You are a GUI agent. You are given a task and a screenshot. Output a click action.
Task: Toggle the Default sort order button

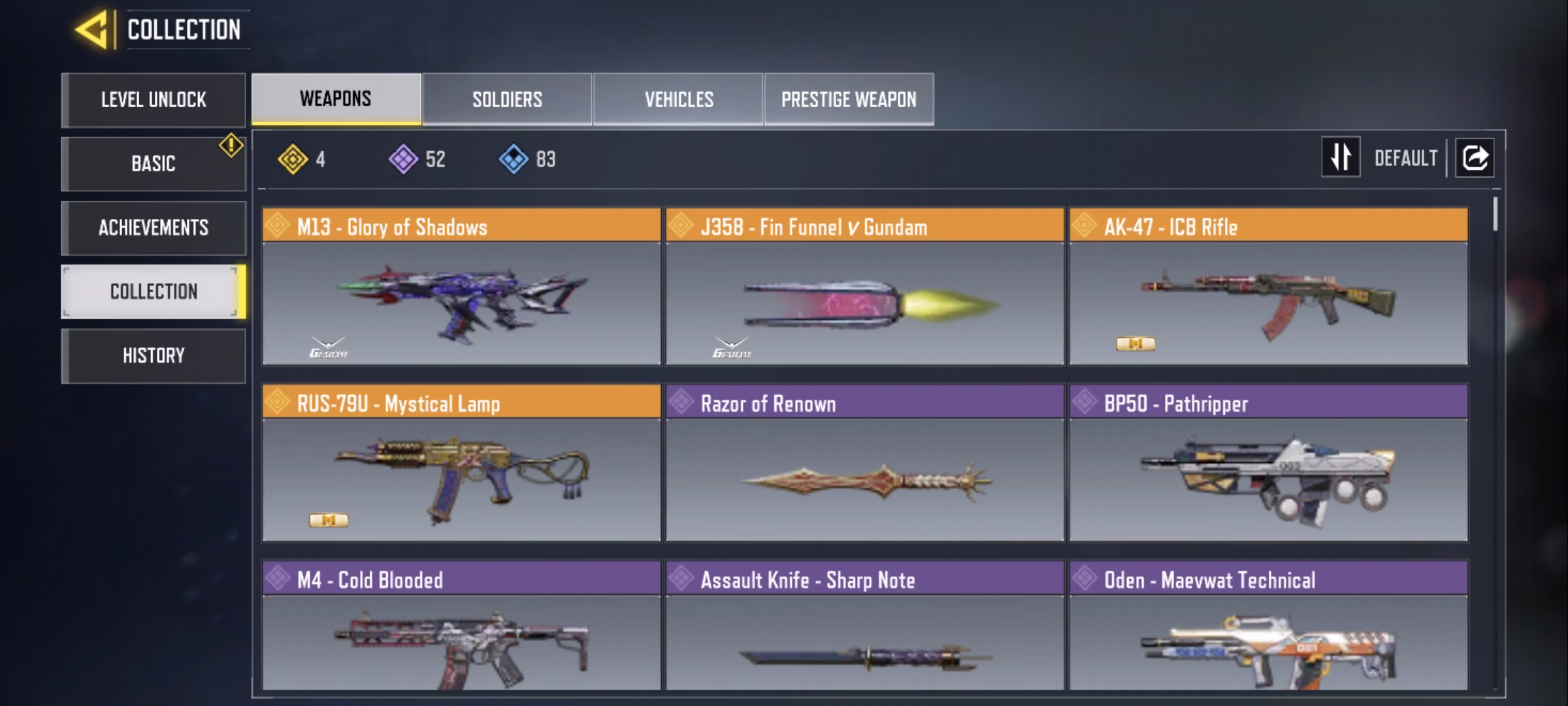coord(1341,158)
